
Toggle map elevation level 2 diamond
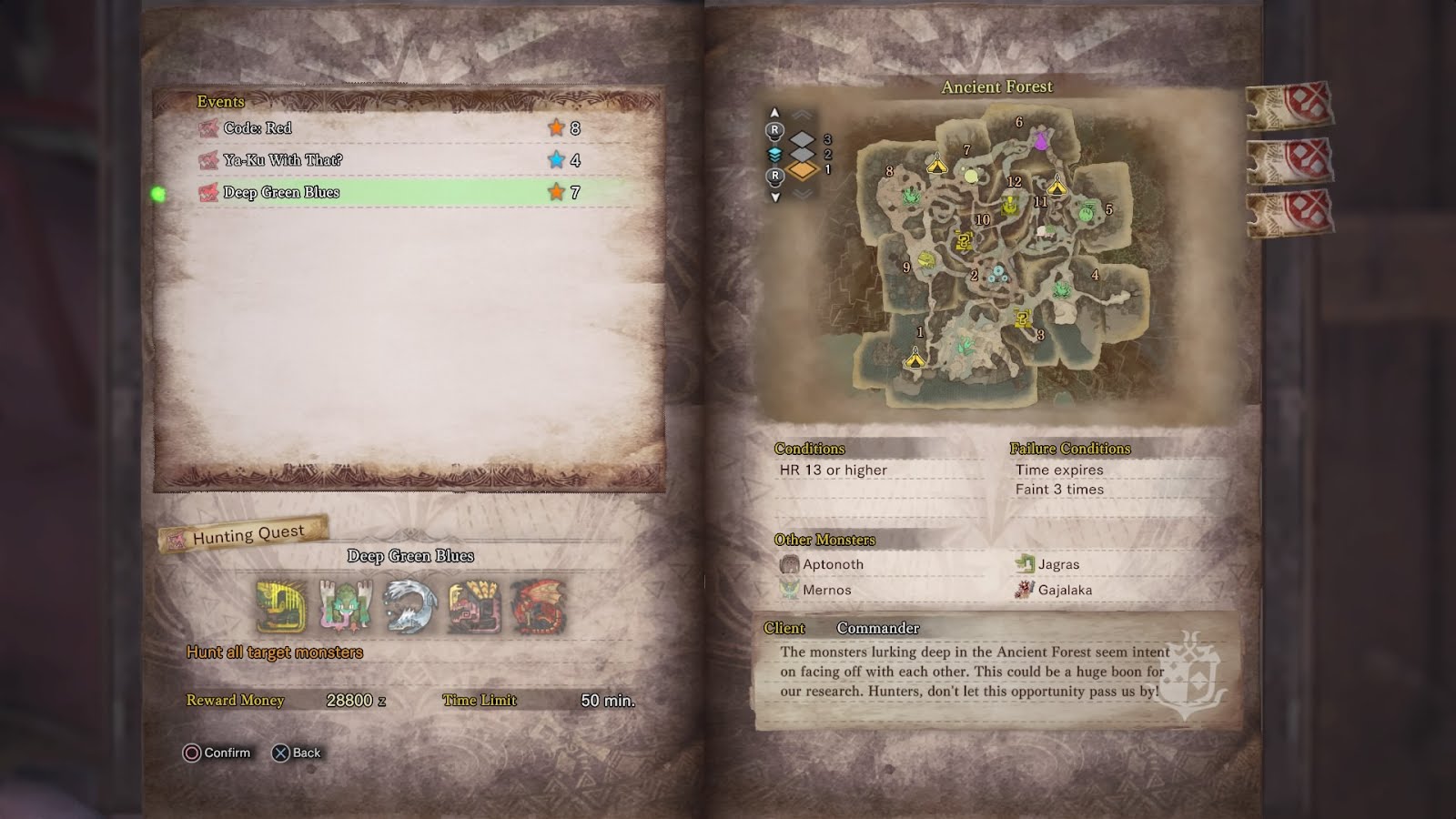803,154
